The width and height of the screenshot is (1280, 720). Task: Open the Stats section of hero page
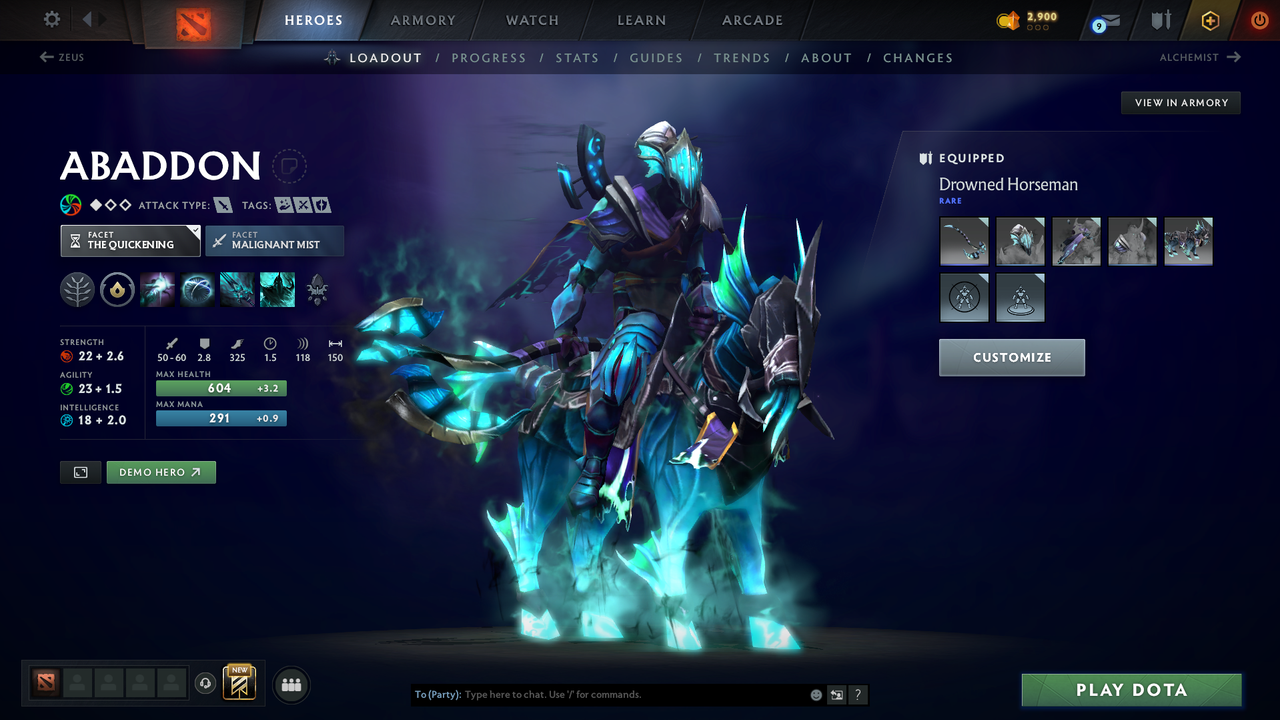click(x=577, y=57)
